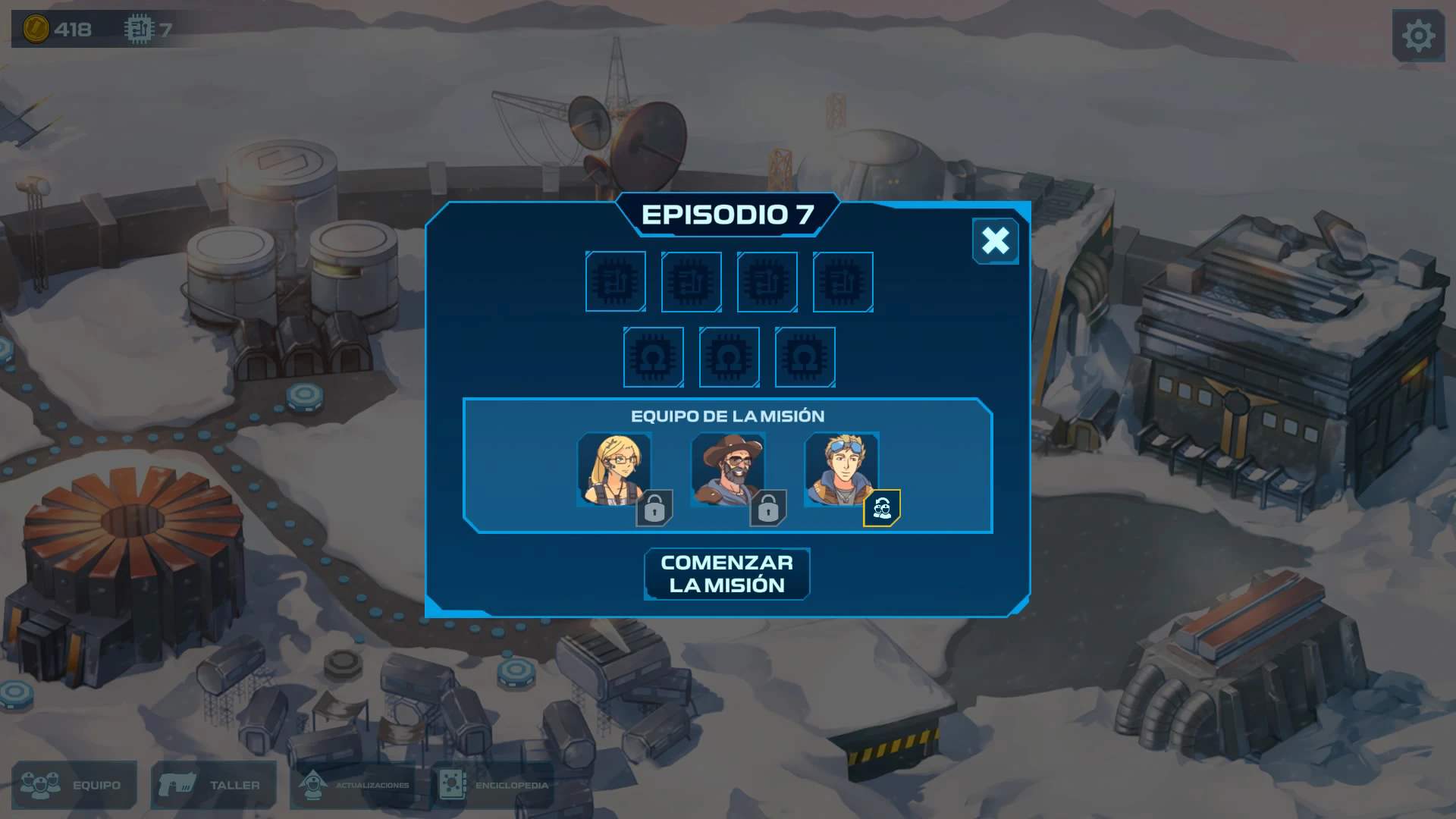Open the Enciclopedia
This screenshot has height=819, width=1456.
pyautogui.click(x=493, y=785)
